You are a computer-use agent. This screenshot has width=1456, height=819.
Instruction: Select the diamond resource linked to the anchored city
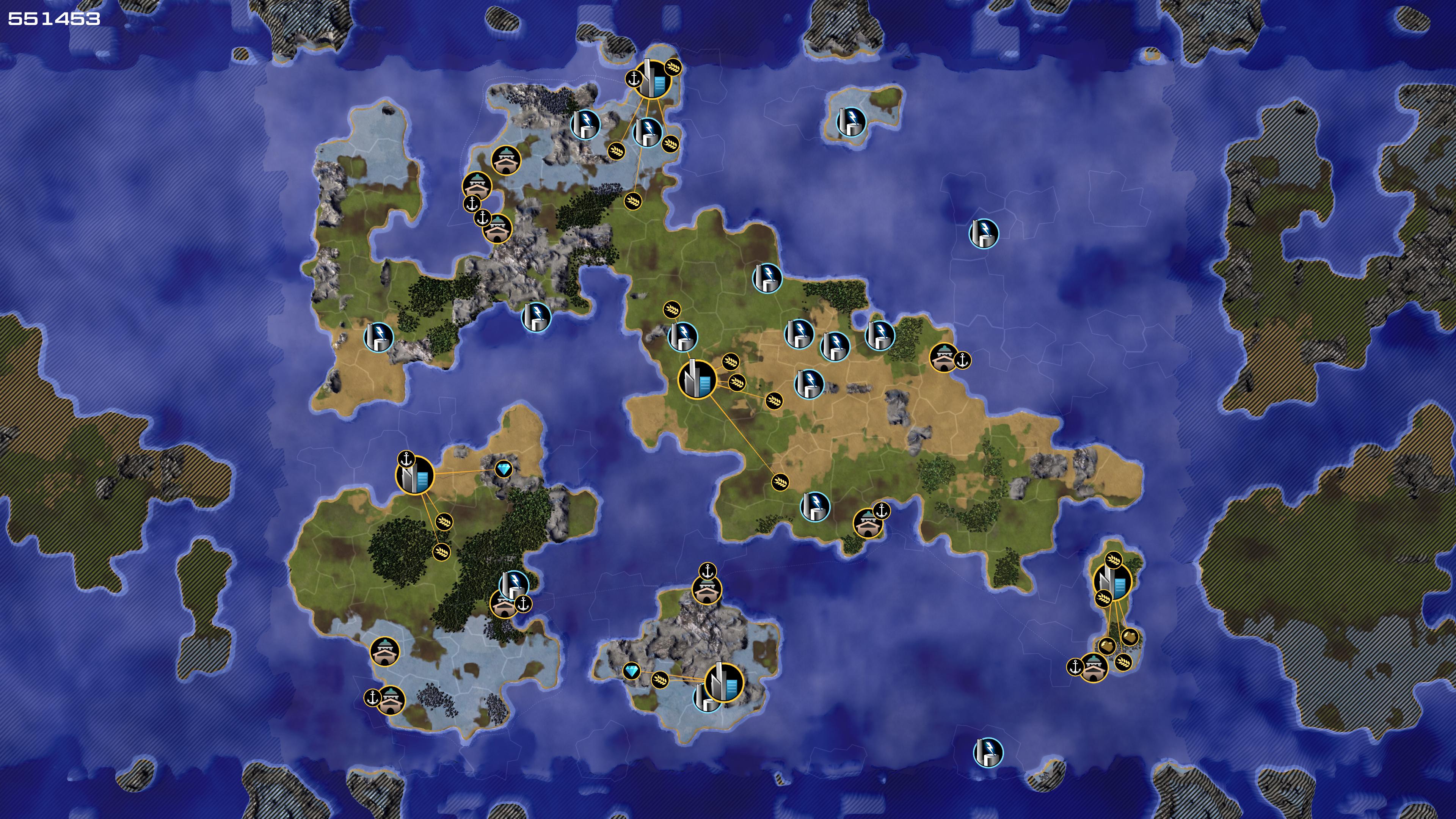pos(504,469)
